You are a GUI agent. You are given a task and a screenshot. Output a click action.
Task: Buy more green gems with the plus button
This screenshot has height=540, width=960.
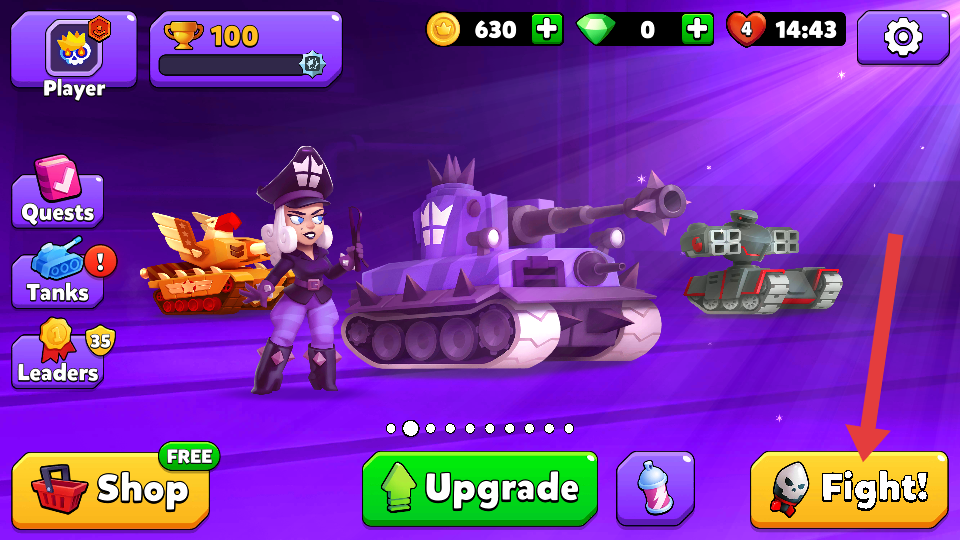pos(697,29)
